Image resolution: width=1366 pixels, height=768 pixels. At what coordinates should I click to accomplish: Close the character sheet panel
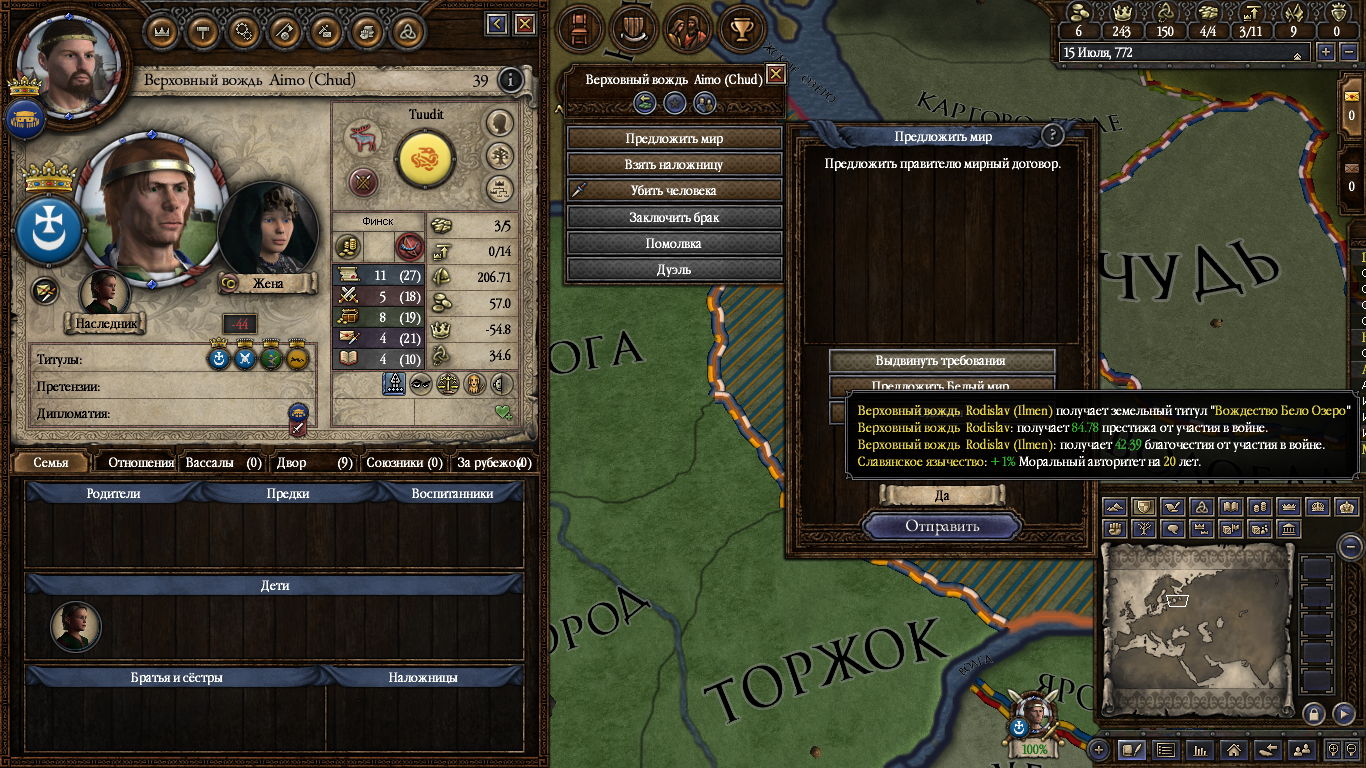[x=527, y=24]
